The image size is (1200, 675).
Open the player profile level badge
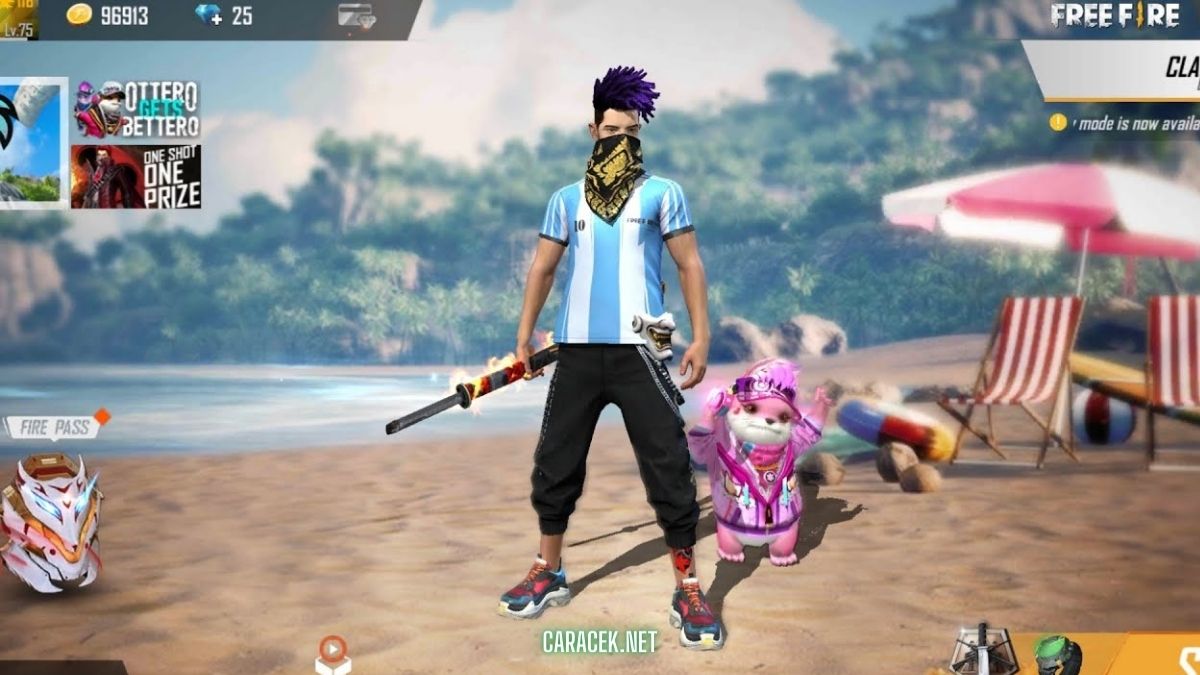coord(18,19)
